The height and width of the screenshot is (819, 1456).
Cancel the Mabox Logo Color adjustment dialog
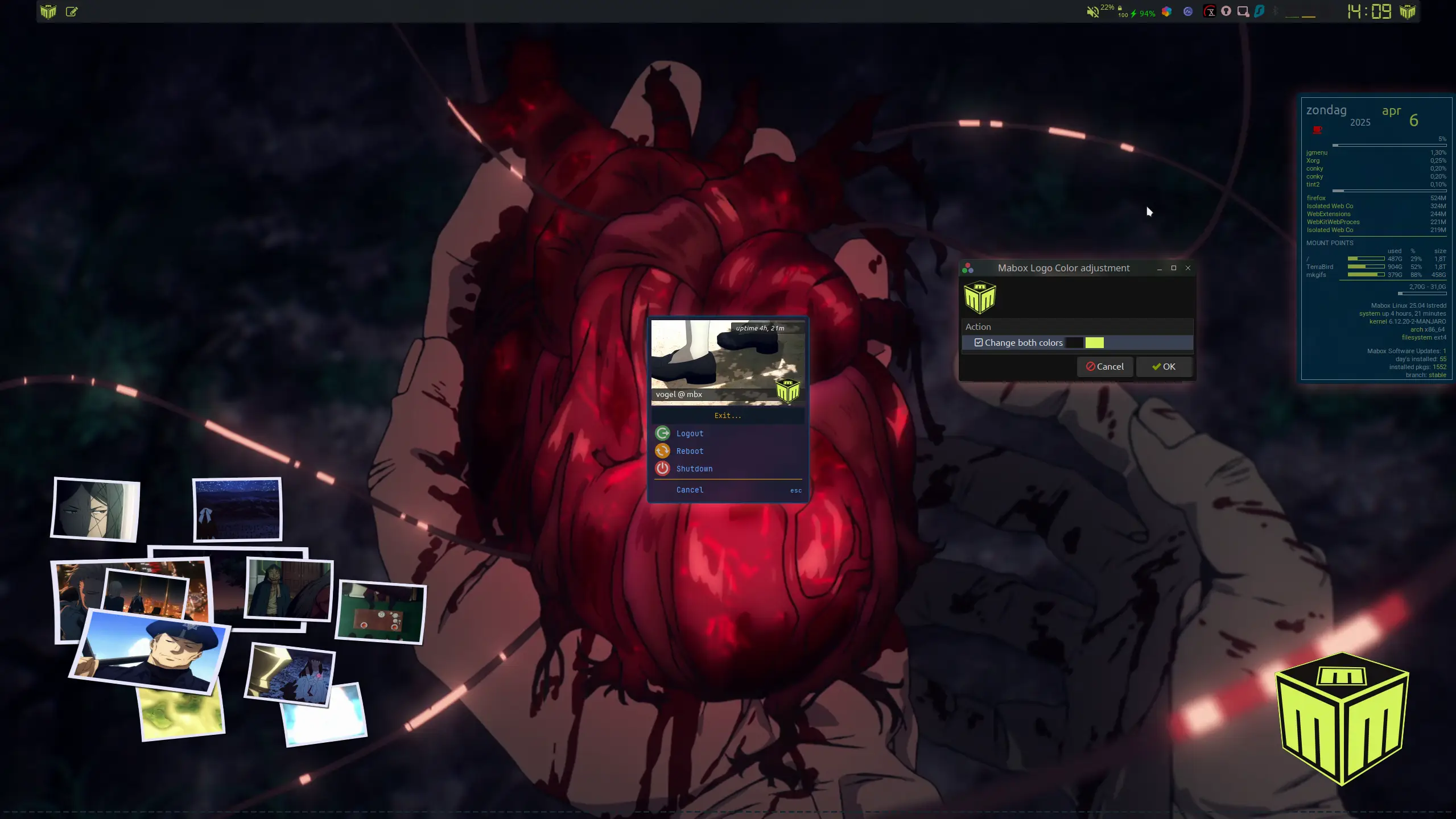tap(1104, 367)
